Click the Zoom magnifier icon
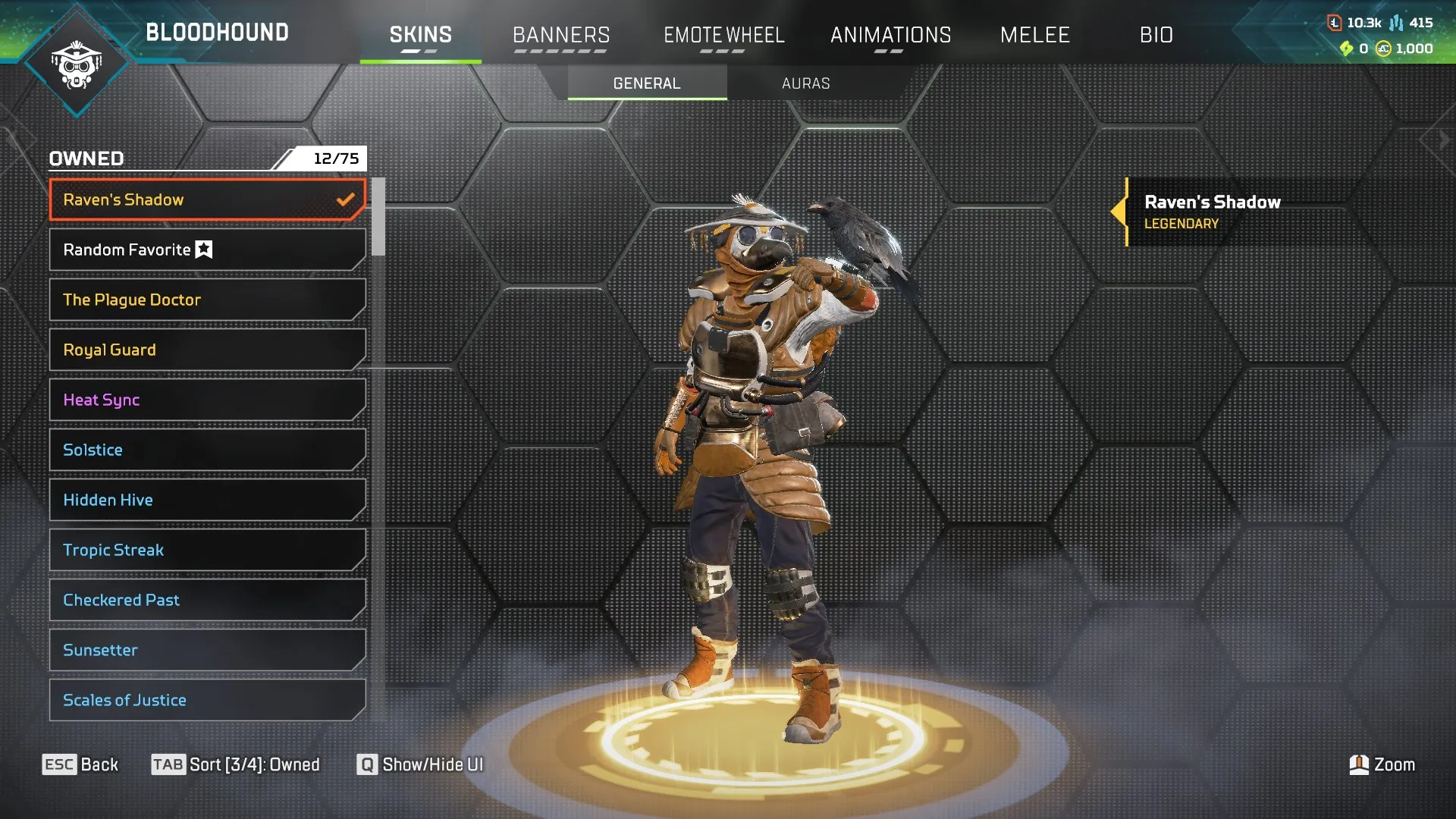 click(x=1360, y=764)
